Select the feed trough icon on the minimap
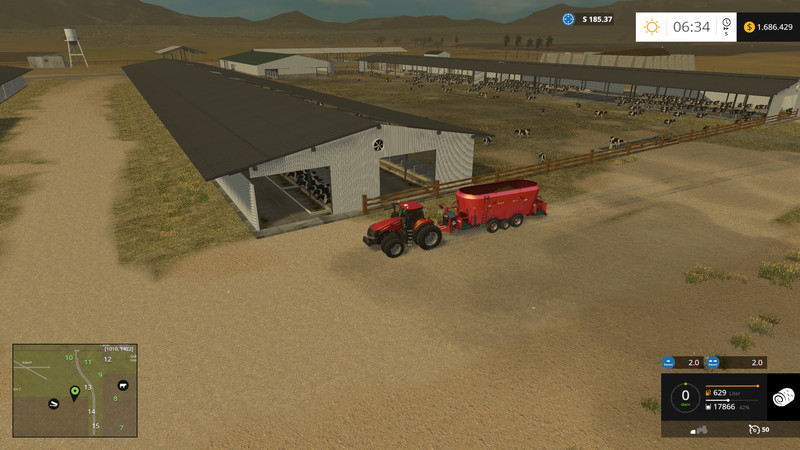Viewport: 800px width, 450px height. pos(53,402)
